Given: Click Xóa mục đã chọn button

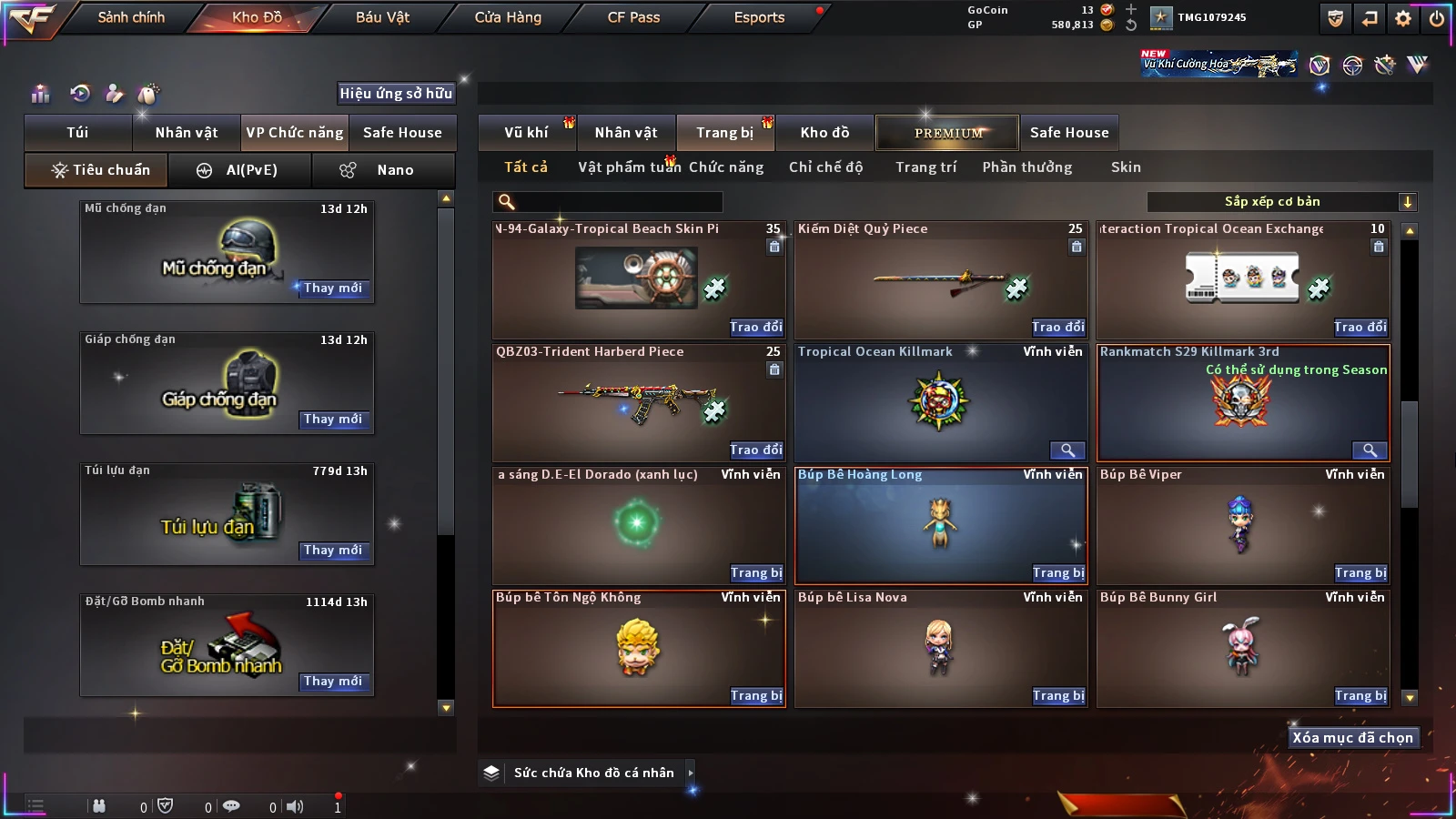Looking at the screenshot, I should click(x=1352, y=738).
